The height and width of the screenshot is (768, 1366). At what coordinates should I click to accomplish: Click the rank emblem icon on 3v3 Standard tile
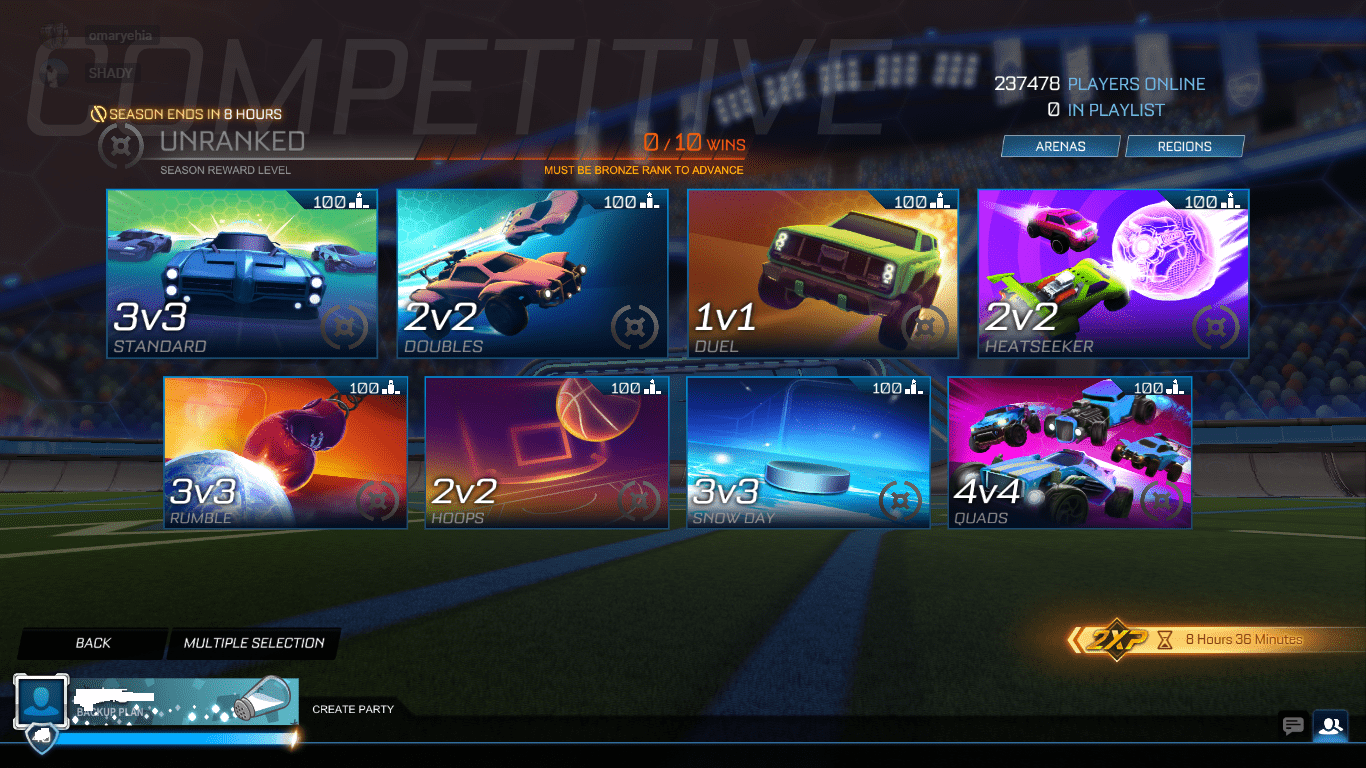[344, 325]
